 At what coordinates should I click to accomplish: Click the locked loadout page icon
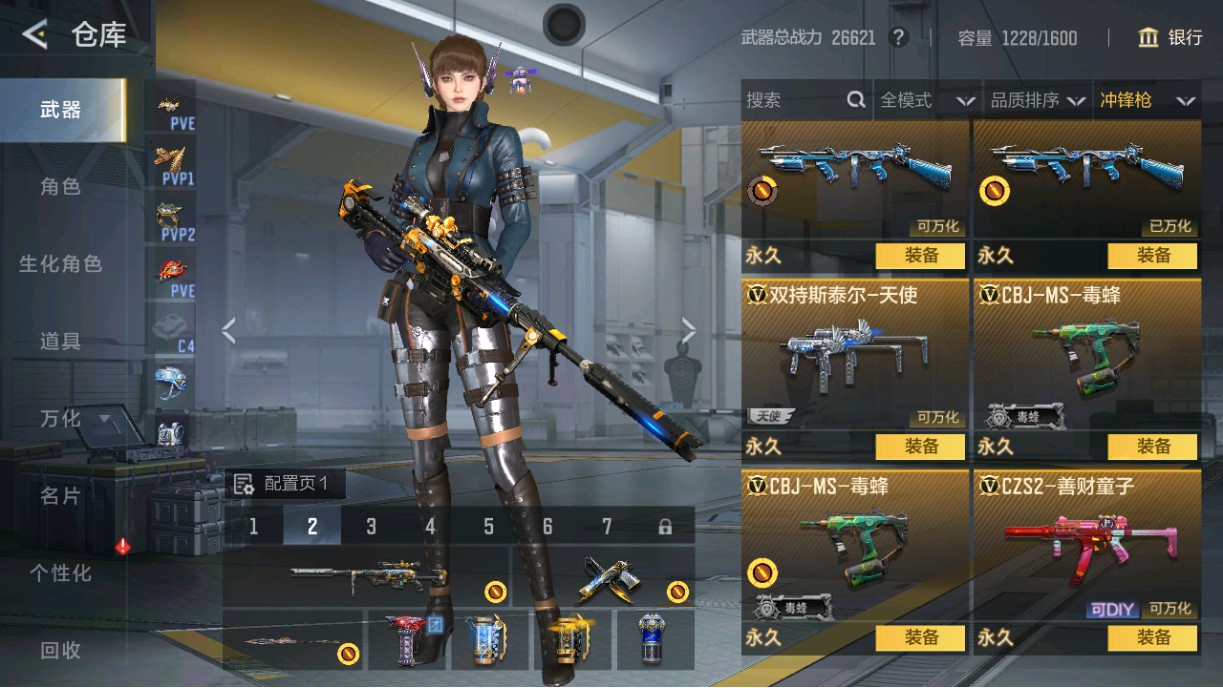[665, 526]
